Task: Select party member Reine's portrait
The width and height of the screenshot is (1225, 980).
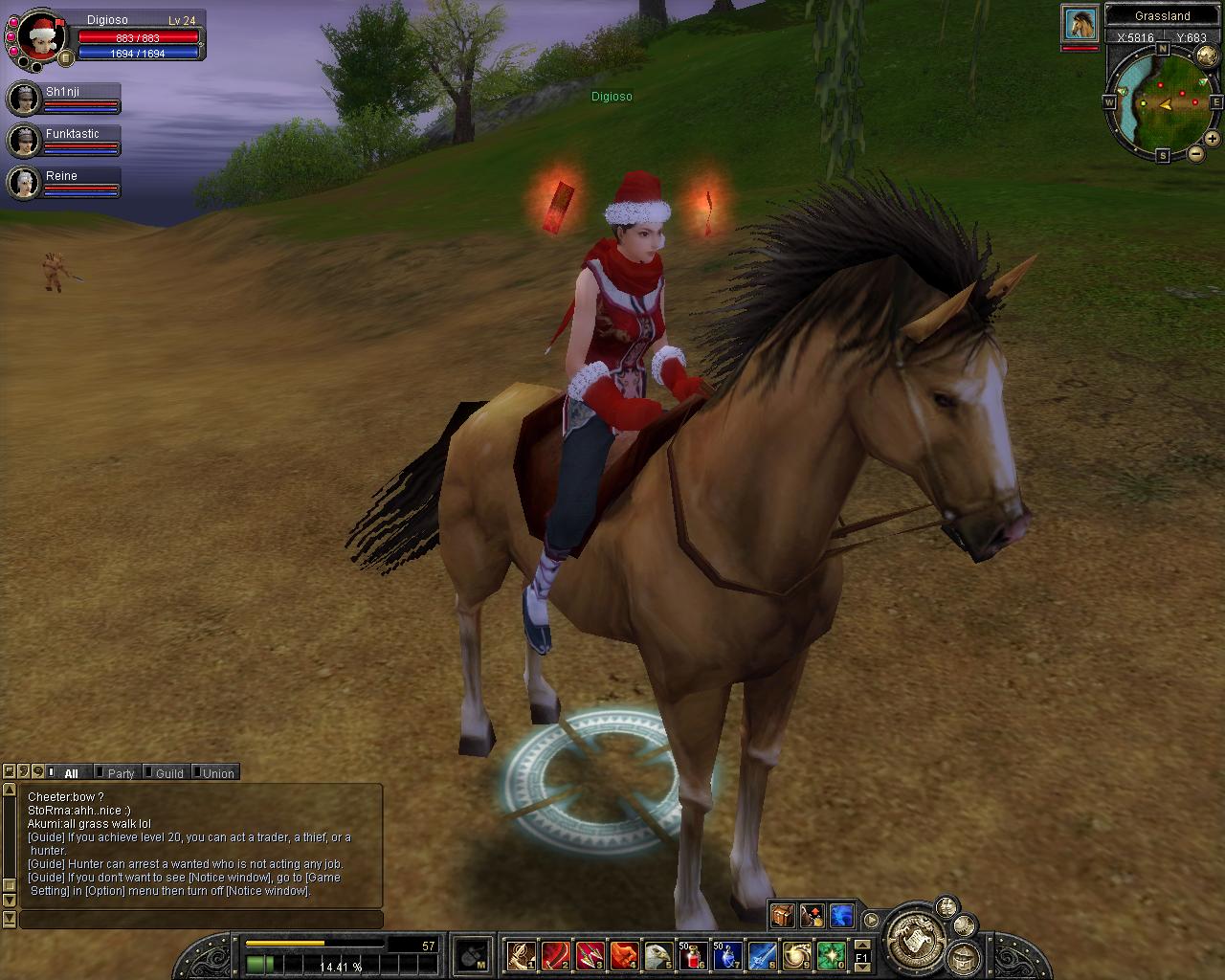Action: [23, 182]
